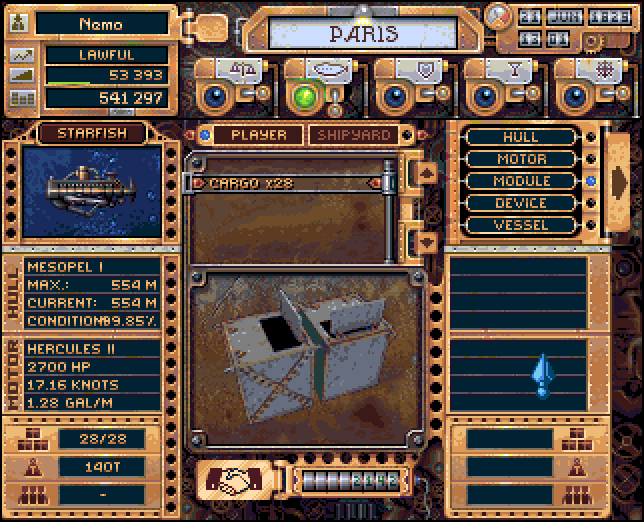The height and width of the screenshot is (522, 644).
Task: Open the player profile icon beside Nemo
Action: pyautogui.click(x=20, y=24)
